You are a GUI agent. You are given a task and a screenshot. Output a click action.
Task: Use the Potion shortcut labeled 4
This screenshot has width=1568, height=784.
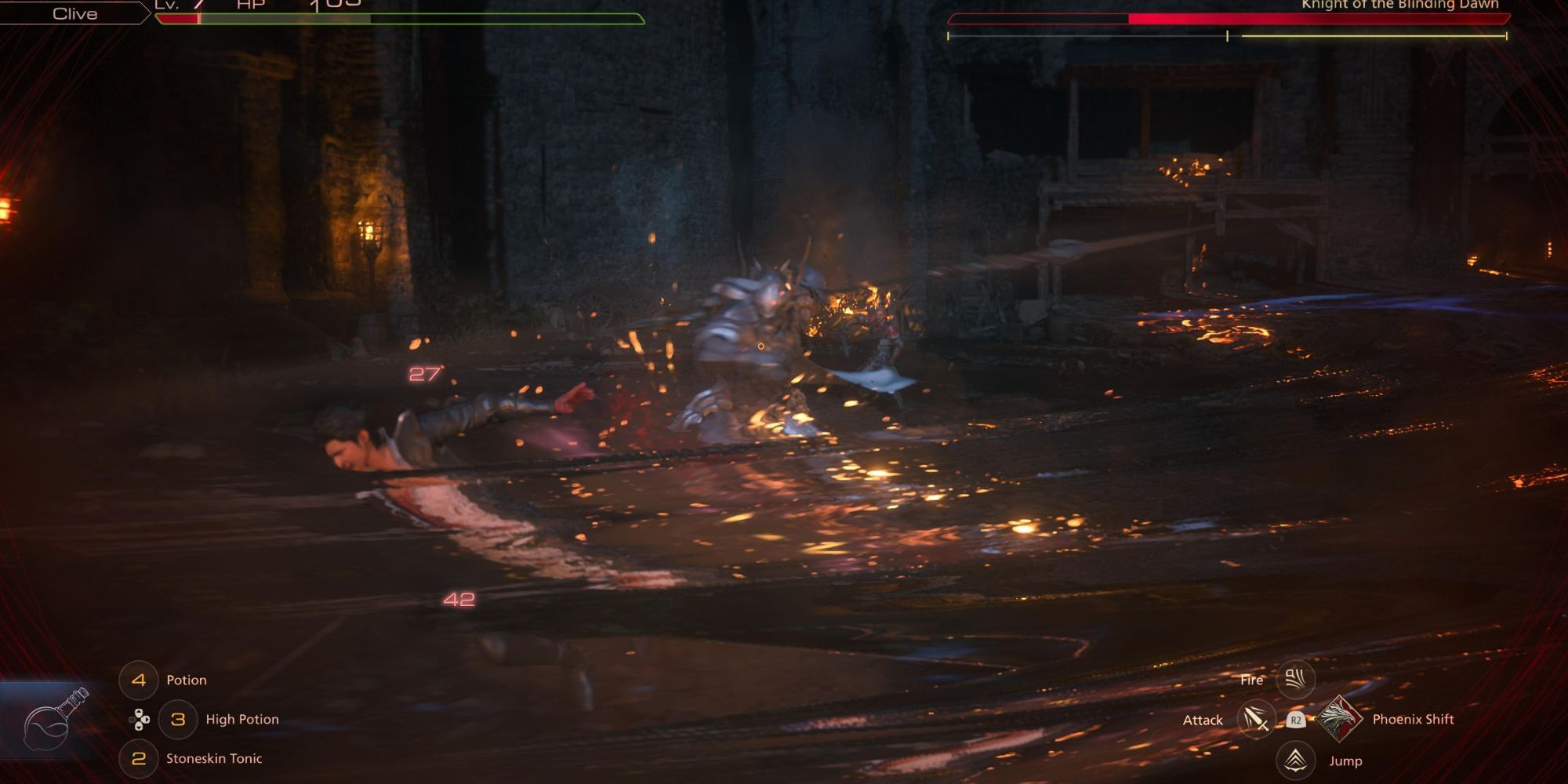point(139,681)
